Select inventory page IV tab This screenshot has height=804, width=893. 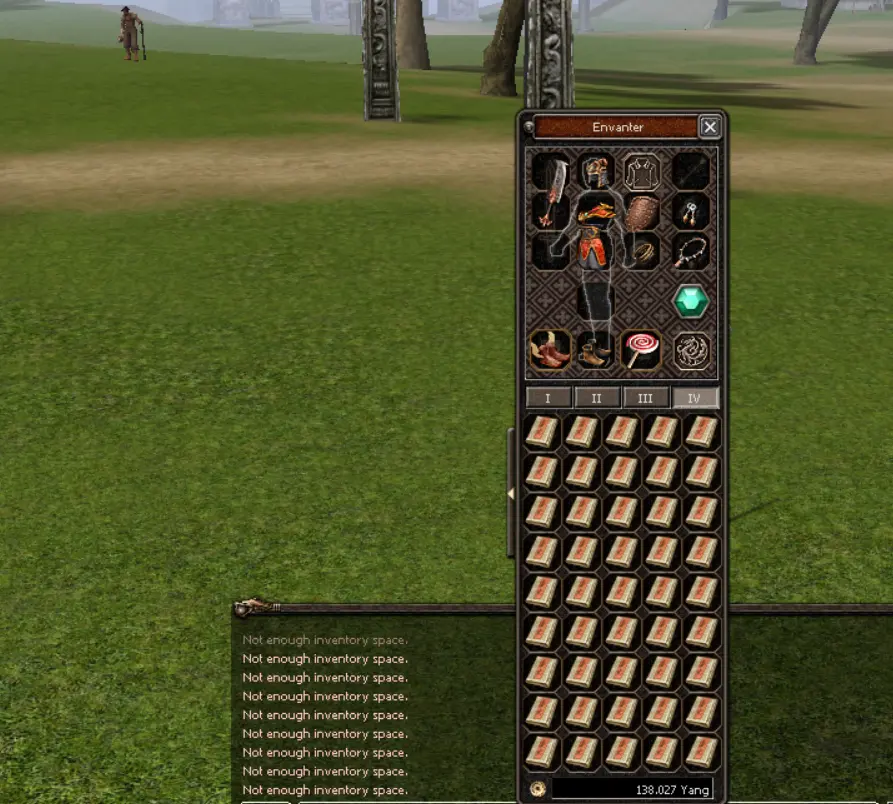[x=694, y=398]
